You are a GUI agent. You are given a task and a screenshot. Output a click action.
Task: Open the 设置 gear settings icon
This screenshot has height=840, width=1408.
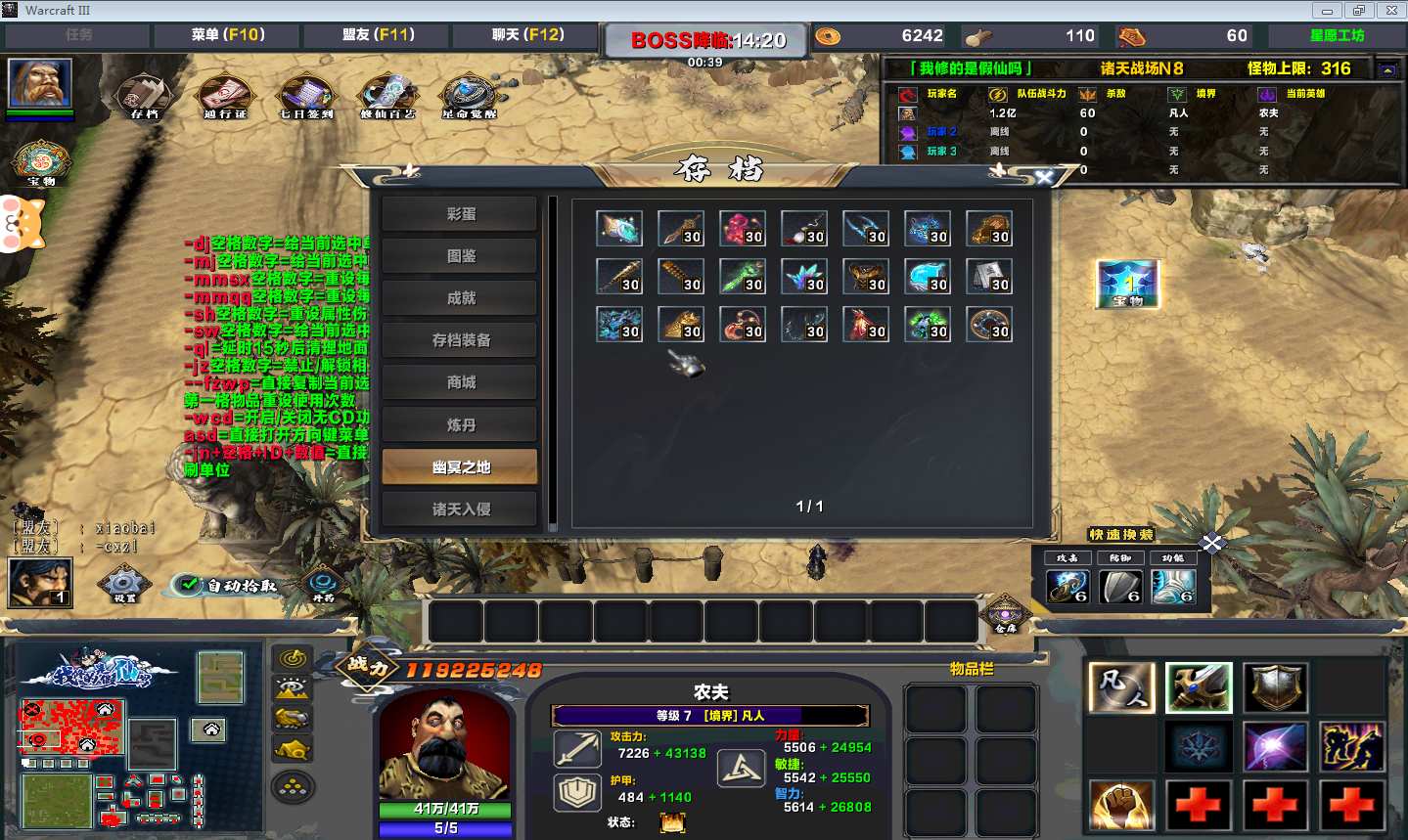pyautogui.click(x=124, y=584)
